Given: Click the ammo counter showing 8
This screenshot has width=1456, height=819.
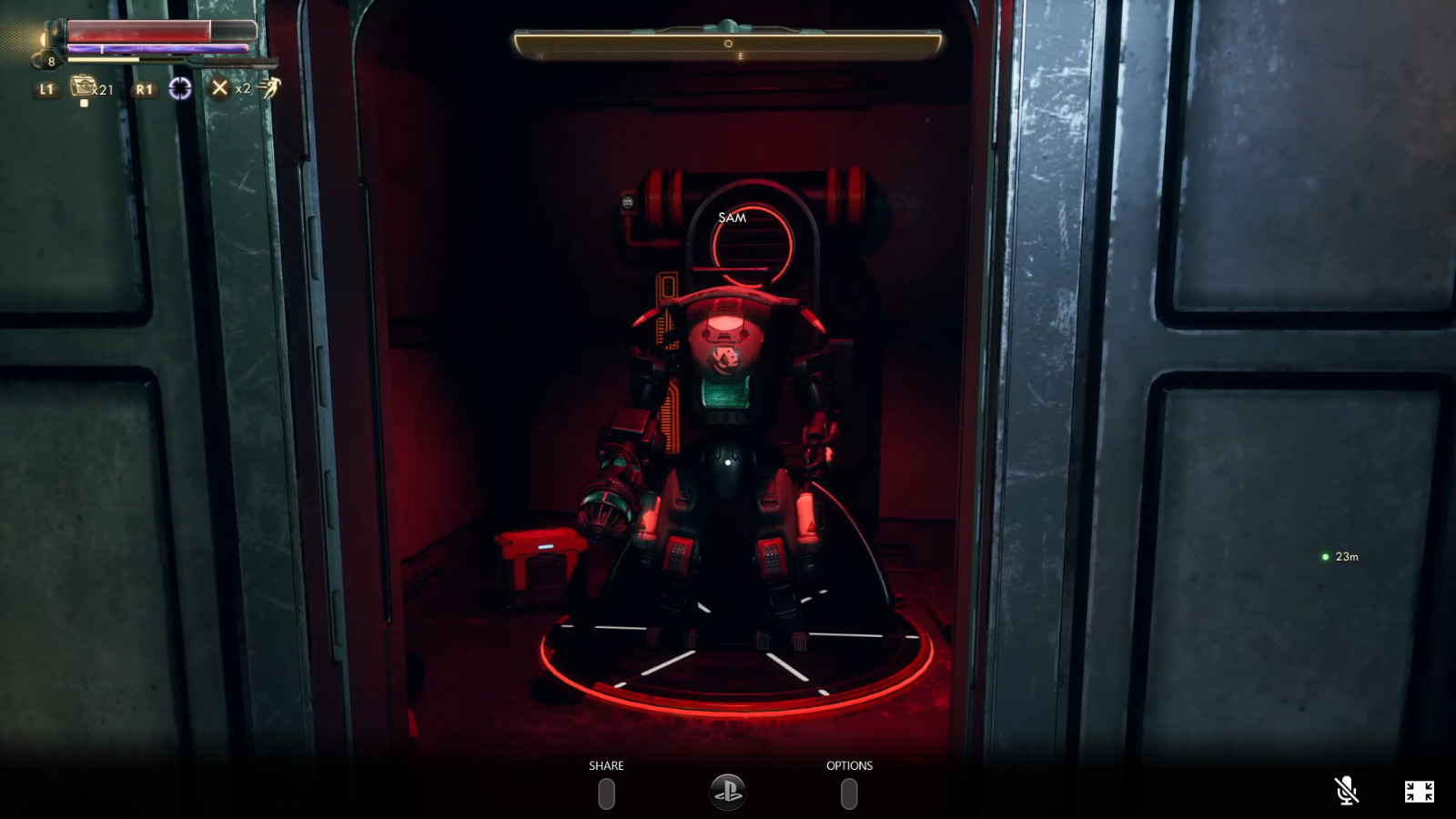Looking at the screenshot, I should click(x=52, y=60).
